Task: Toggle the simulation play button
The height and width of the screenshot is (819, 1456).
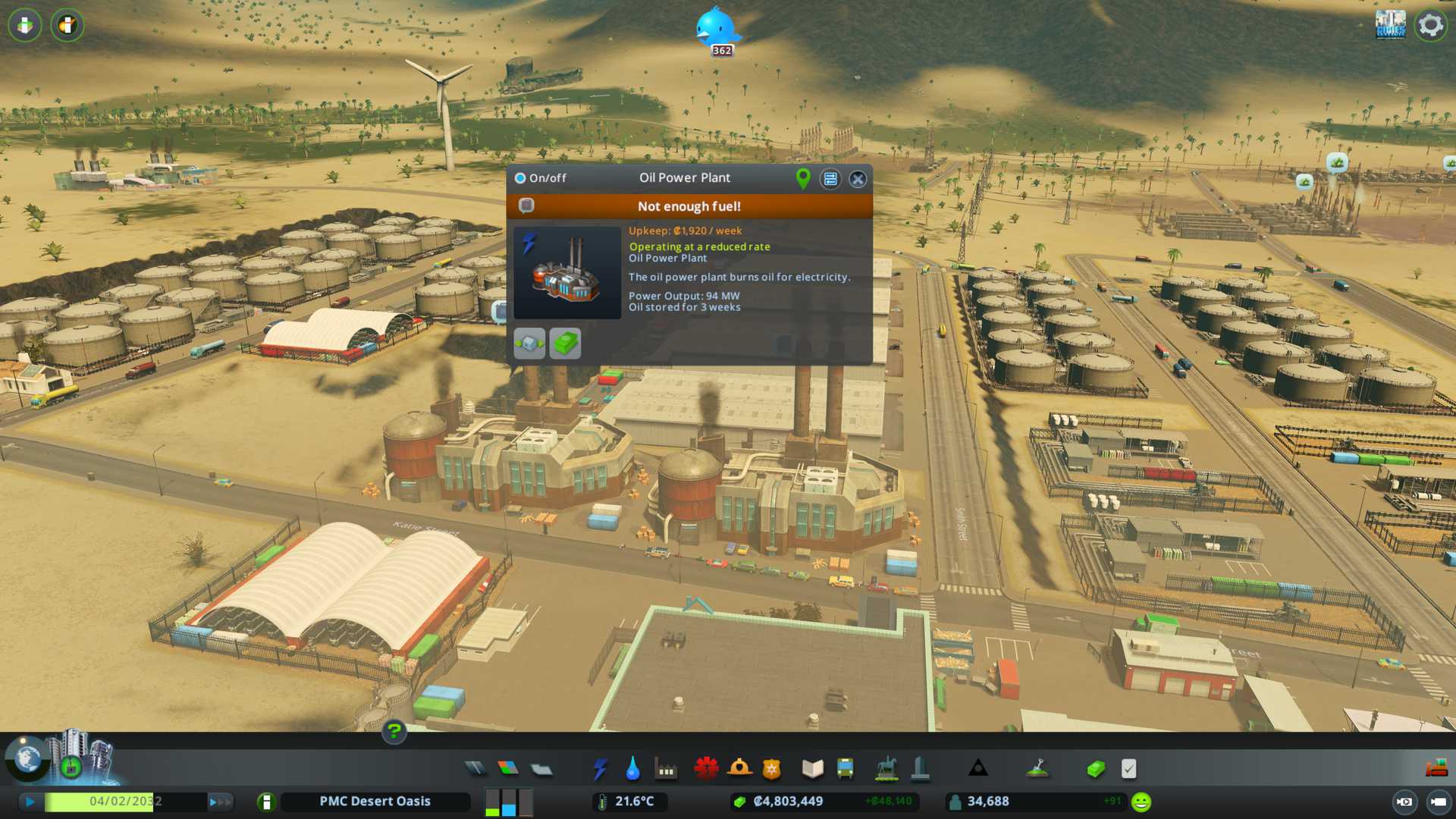Action: tap(30, 802)
